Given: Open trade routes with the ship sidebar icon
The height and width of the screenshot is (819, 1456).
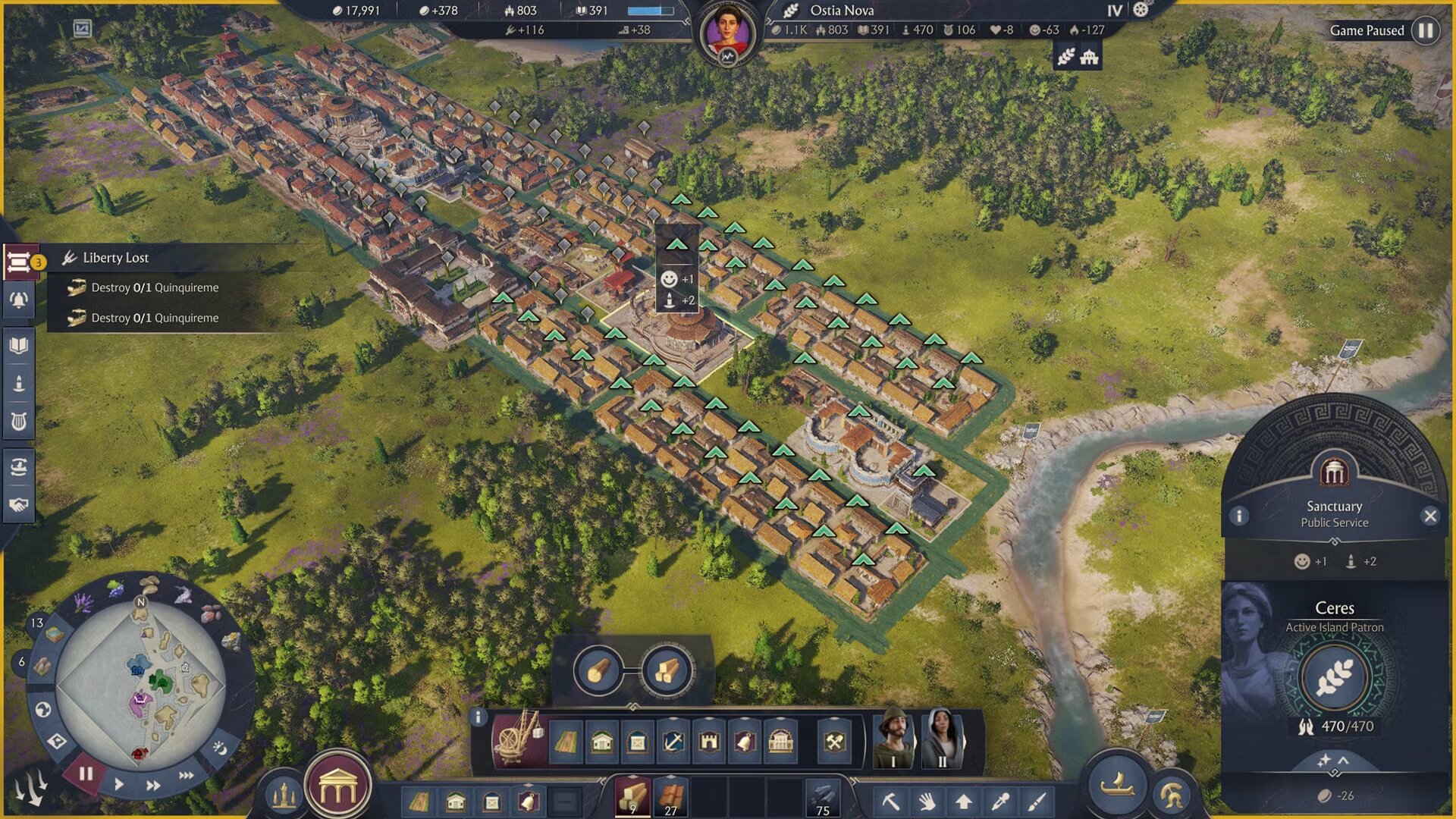Looking at the screenshot, I should coord(20,467).
